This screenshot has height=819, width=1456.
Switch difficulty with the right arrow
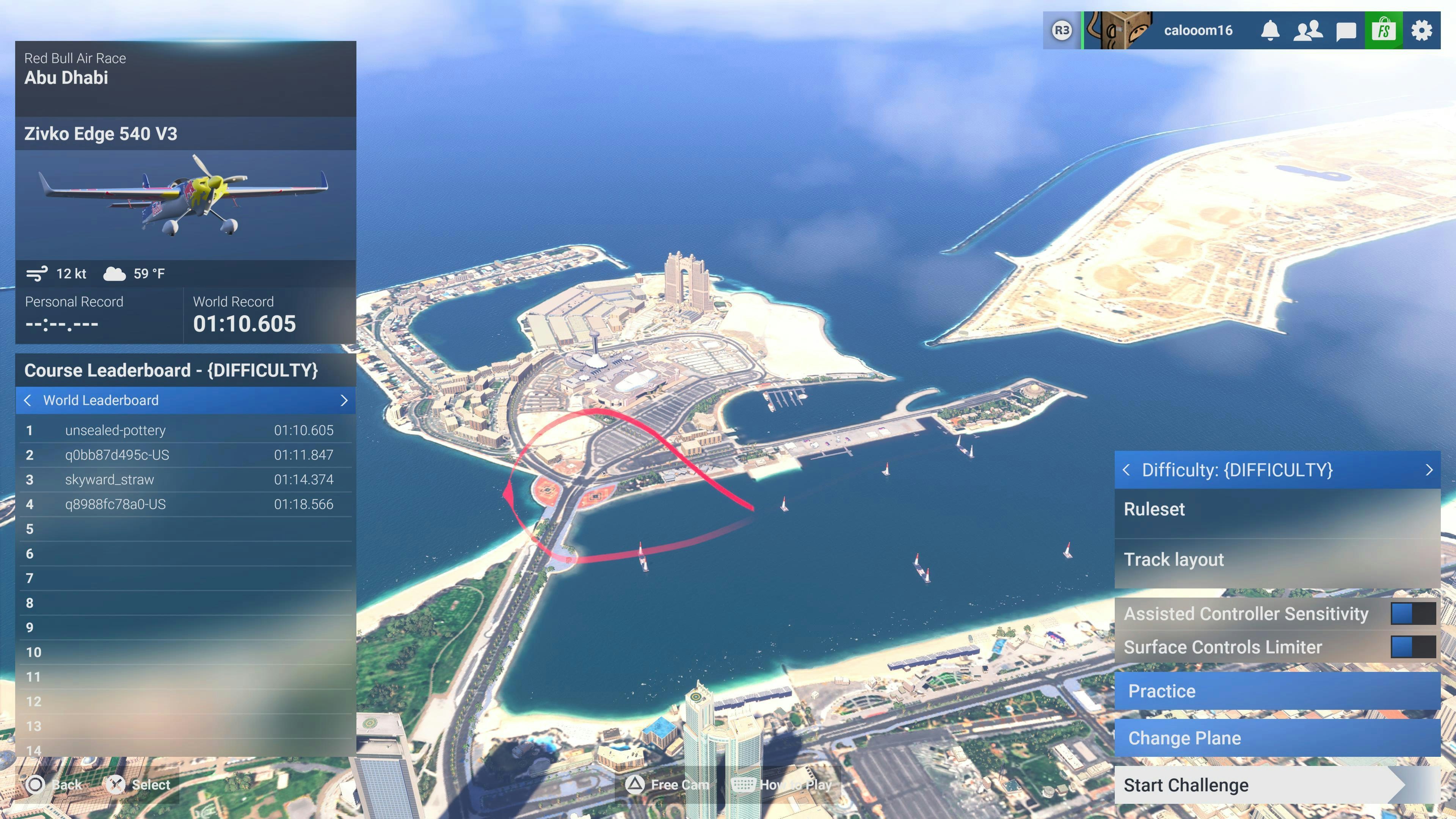(1429, 470)
